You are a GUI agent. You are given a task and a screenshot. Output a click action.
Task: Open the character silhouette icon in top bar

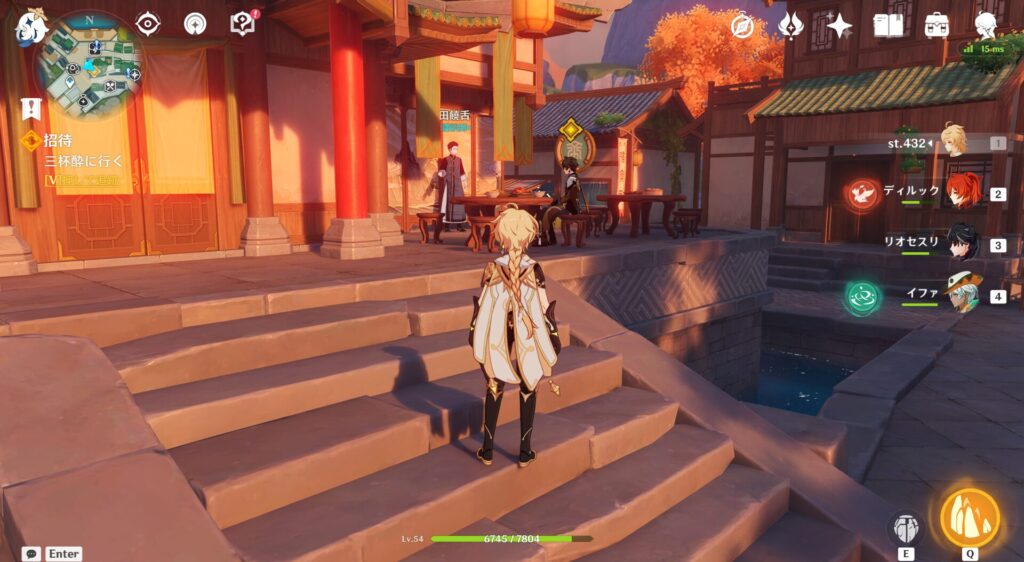pyautogui.click(x=986, y=26)
